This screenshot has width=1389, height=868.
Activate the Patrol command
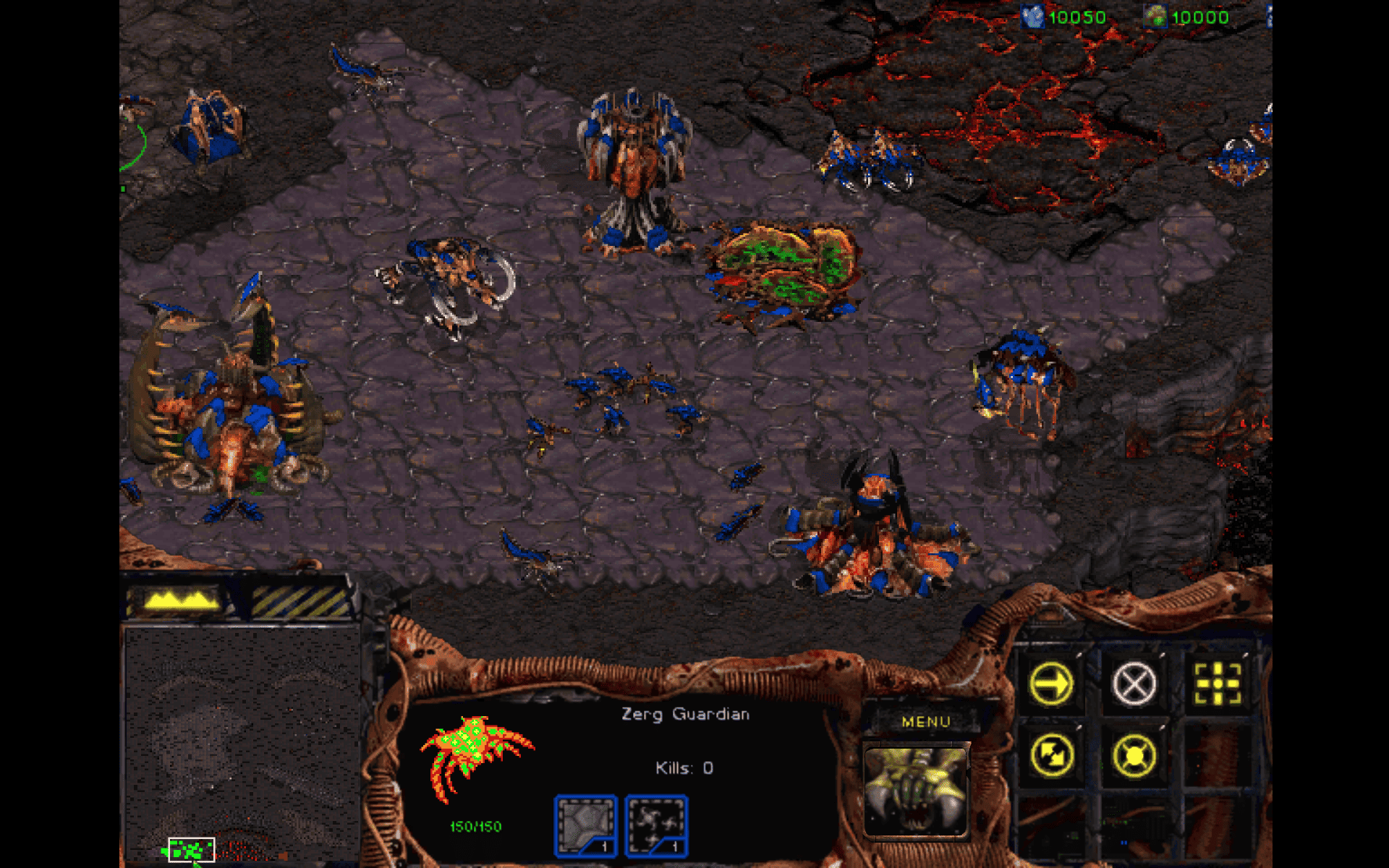point(1051,754)
